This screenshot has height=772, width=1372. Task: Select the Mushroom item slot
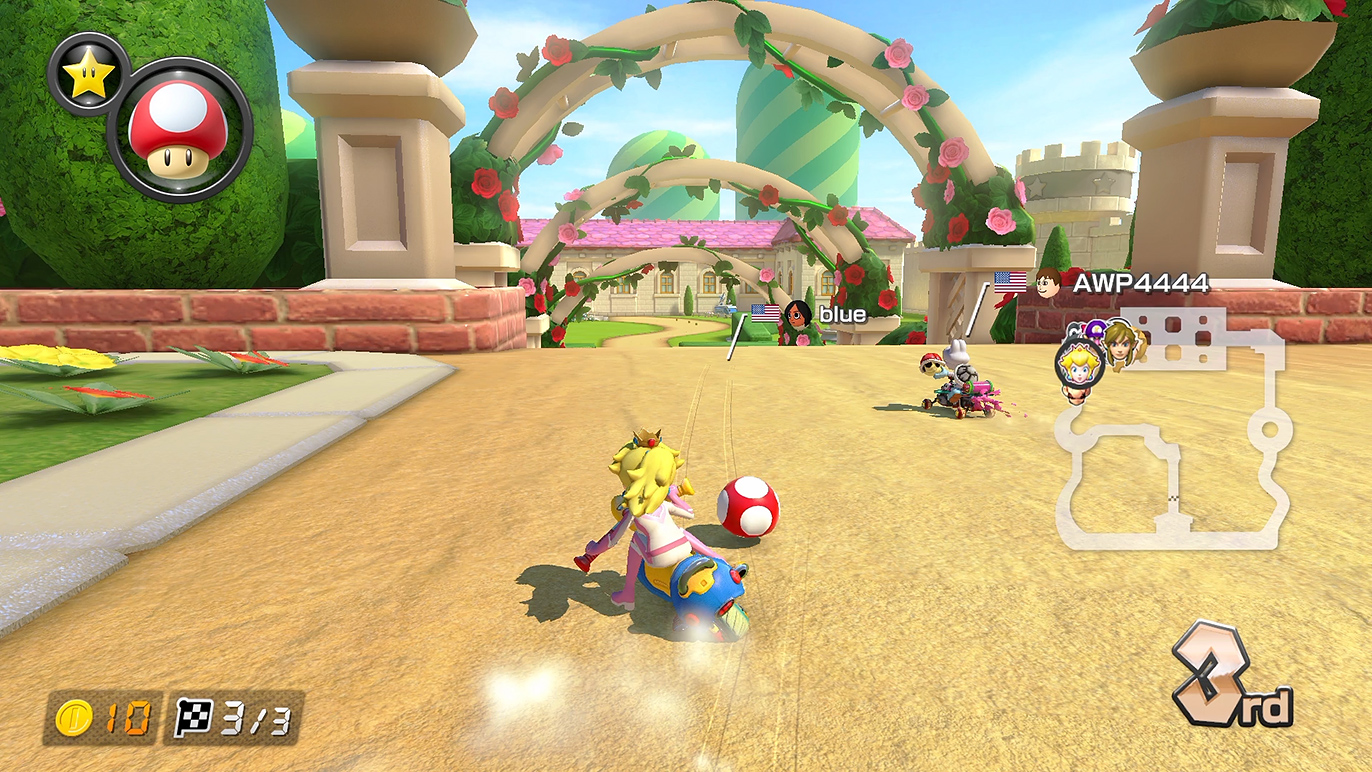(x=180, y=130)
